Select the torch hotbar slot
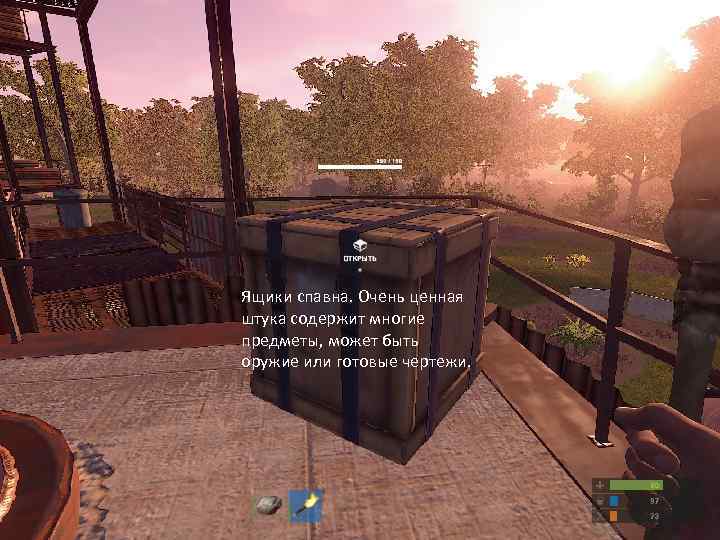 point(305,506)
